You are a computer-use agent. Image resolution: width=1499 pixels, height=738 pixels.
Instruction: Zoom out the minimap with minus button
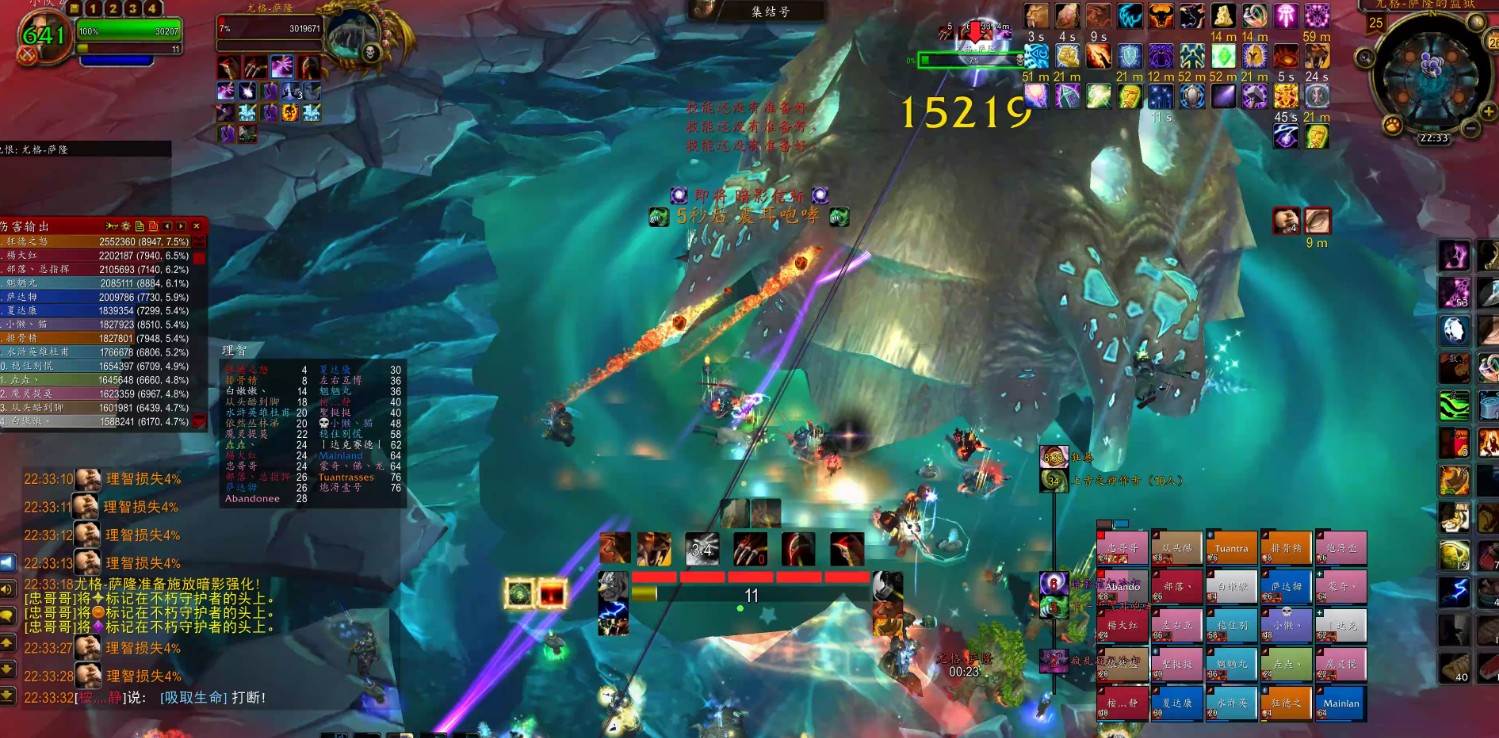tap(1470, 127)
